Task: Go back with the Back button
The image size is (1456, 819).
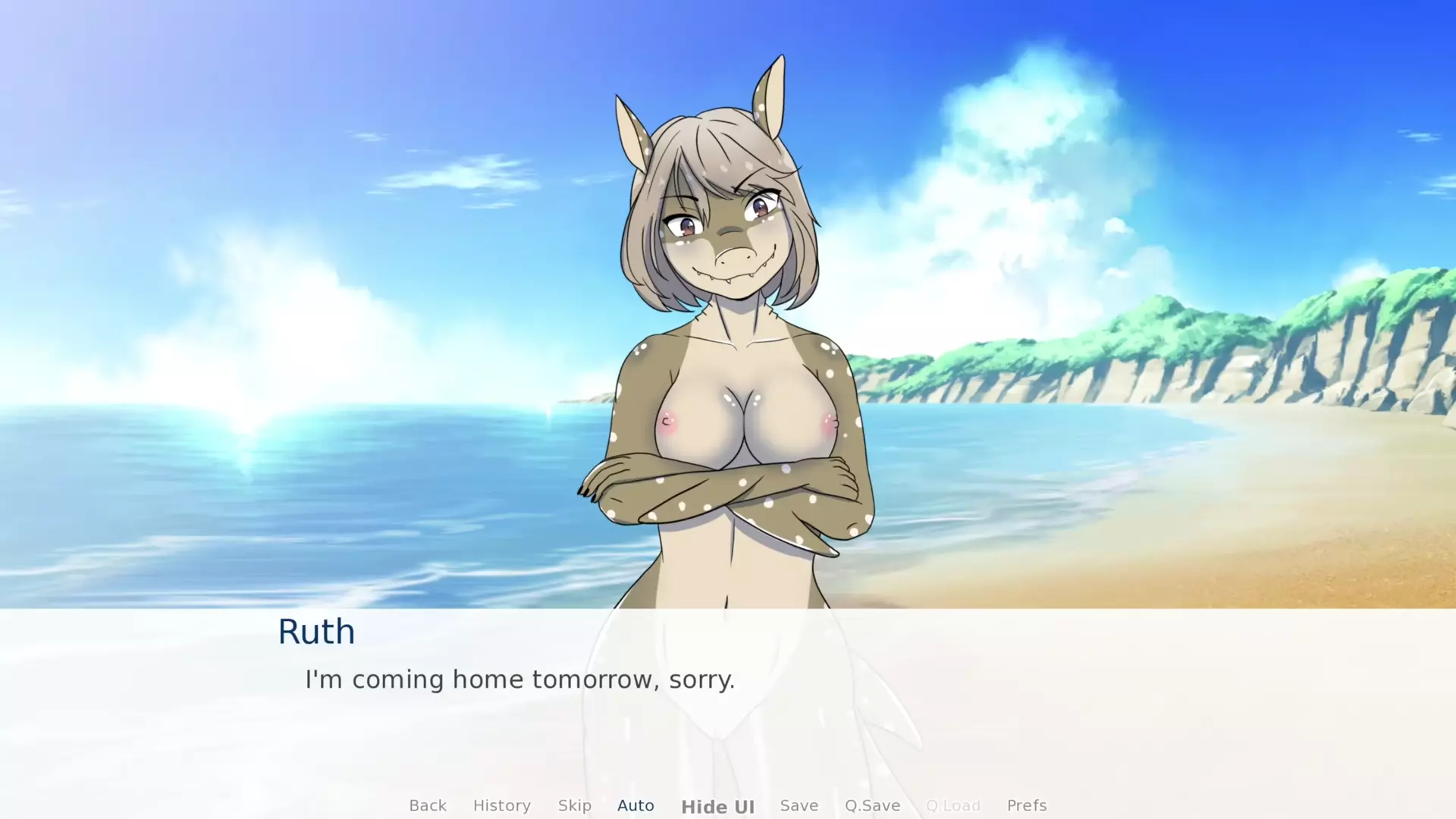Action: [428, 805]
